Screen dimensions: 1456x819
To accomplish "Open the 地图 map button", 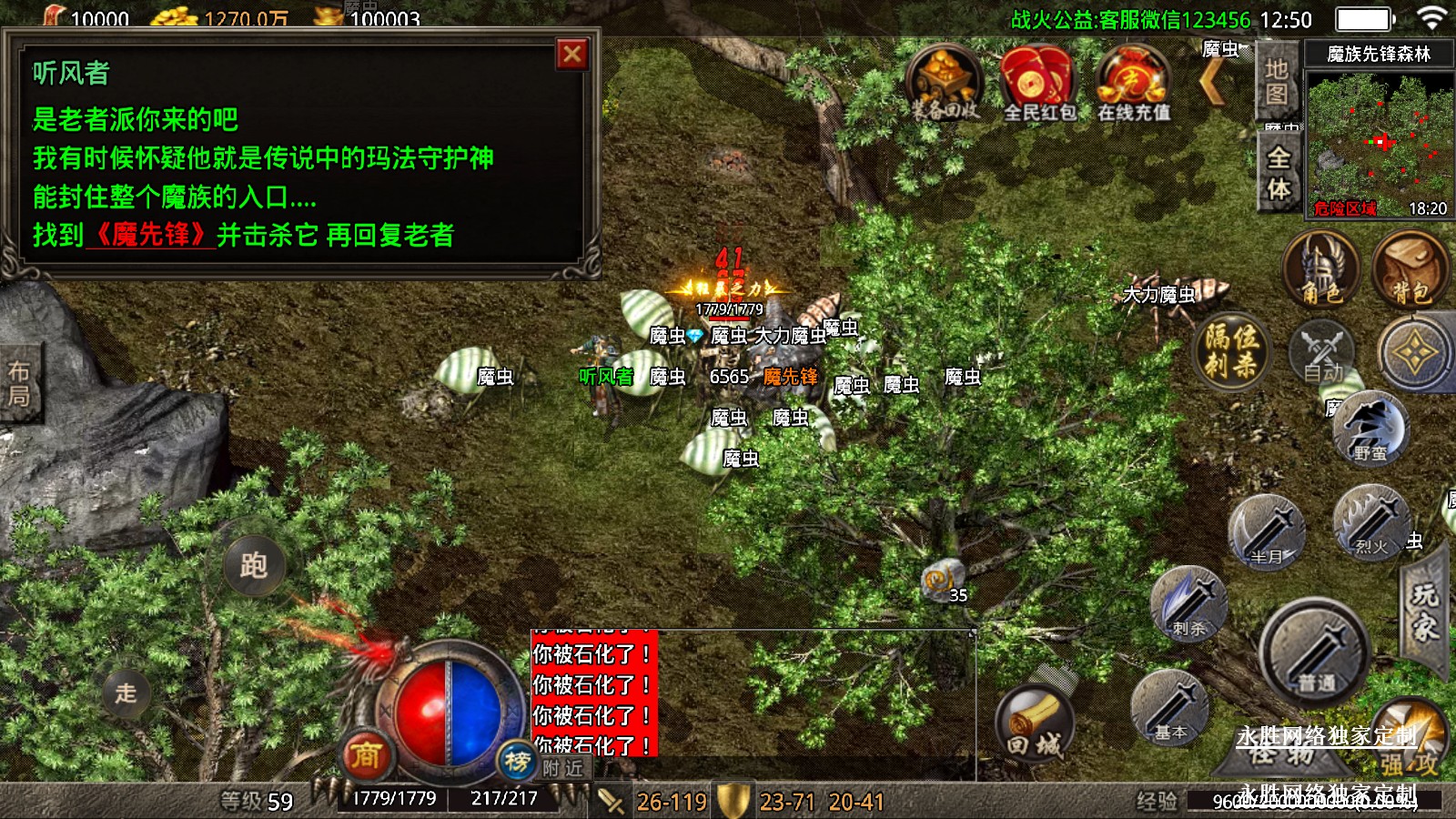I will pos(1277,82).
